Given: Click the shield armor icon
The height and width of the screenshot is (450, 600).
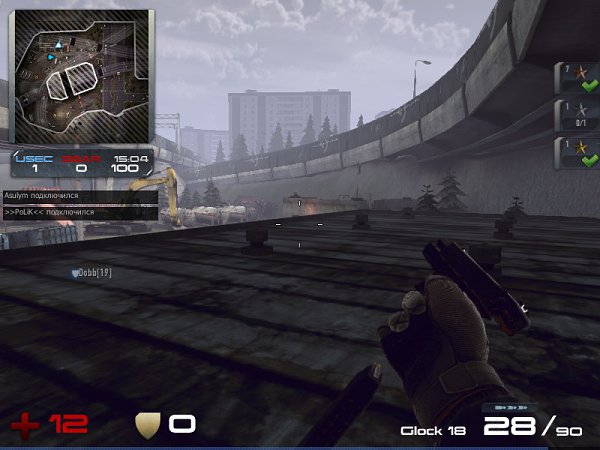Looking at the screenshot, I should coord(148,425).
